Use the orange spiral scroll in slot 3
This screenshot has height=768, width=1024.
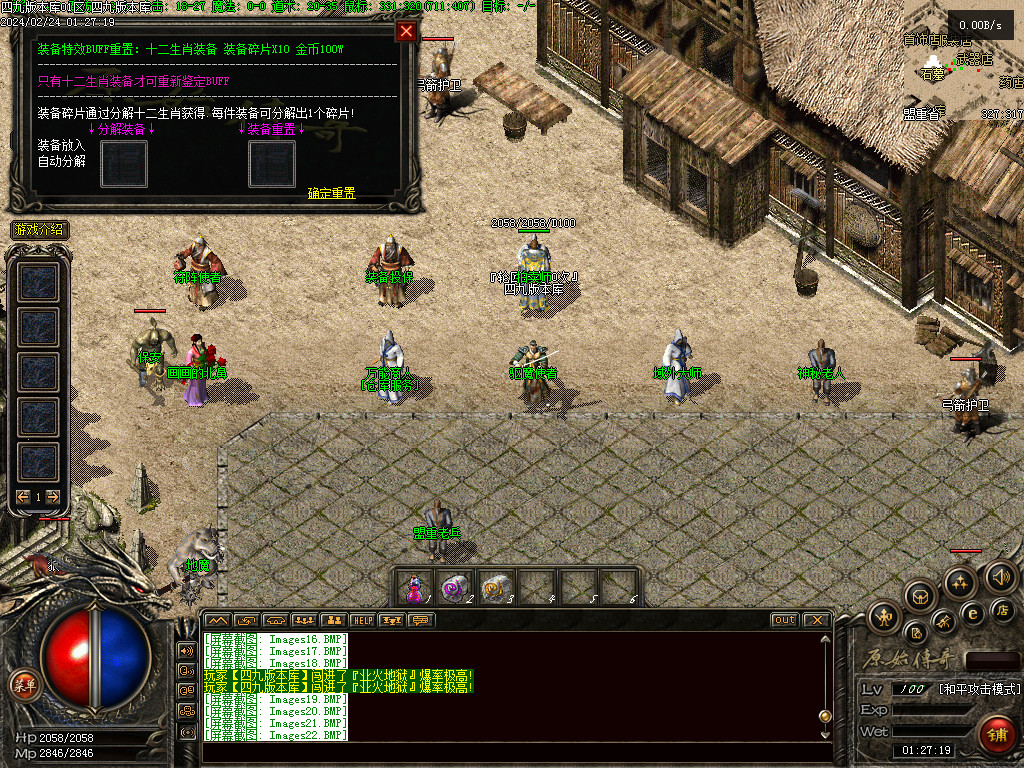[x=497, y=587]
